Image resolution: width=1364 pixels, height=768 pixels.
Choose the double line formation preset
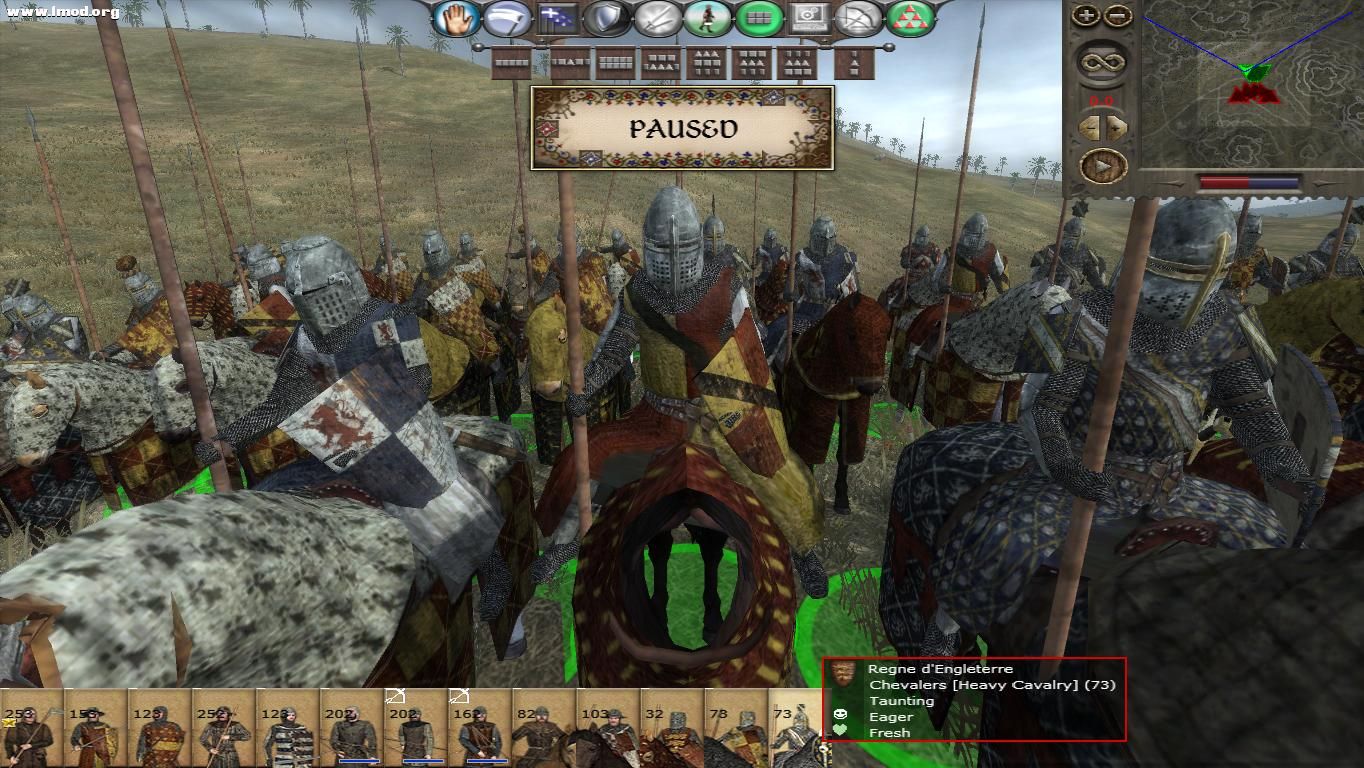(614, 63)
